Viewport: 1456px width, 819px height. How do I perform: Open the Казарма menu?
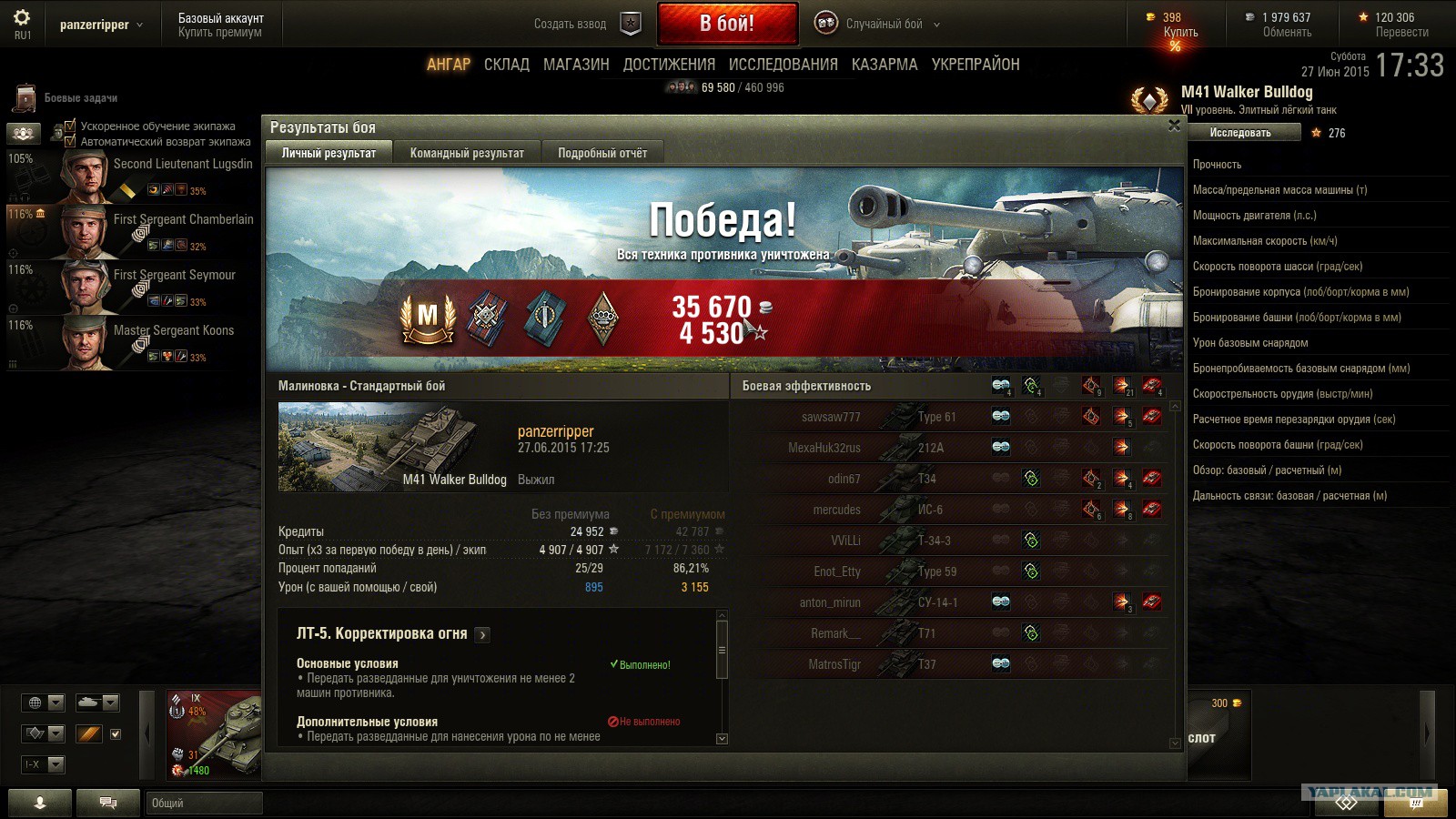pyautogui.click(x=885, y=65)
